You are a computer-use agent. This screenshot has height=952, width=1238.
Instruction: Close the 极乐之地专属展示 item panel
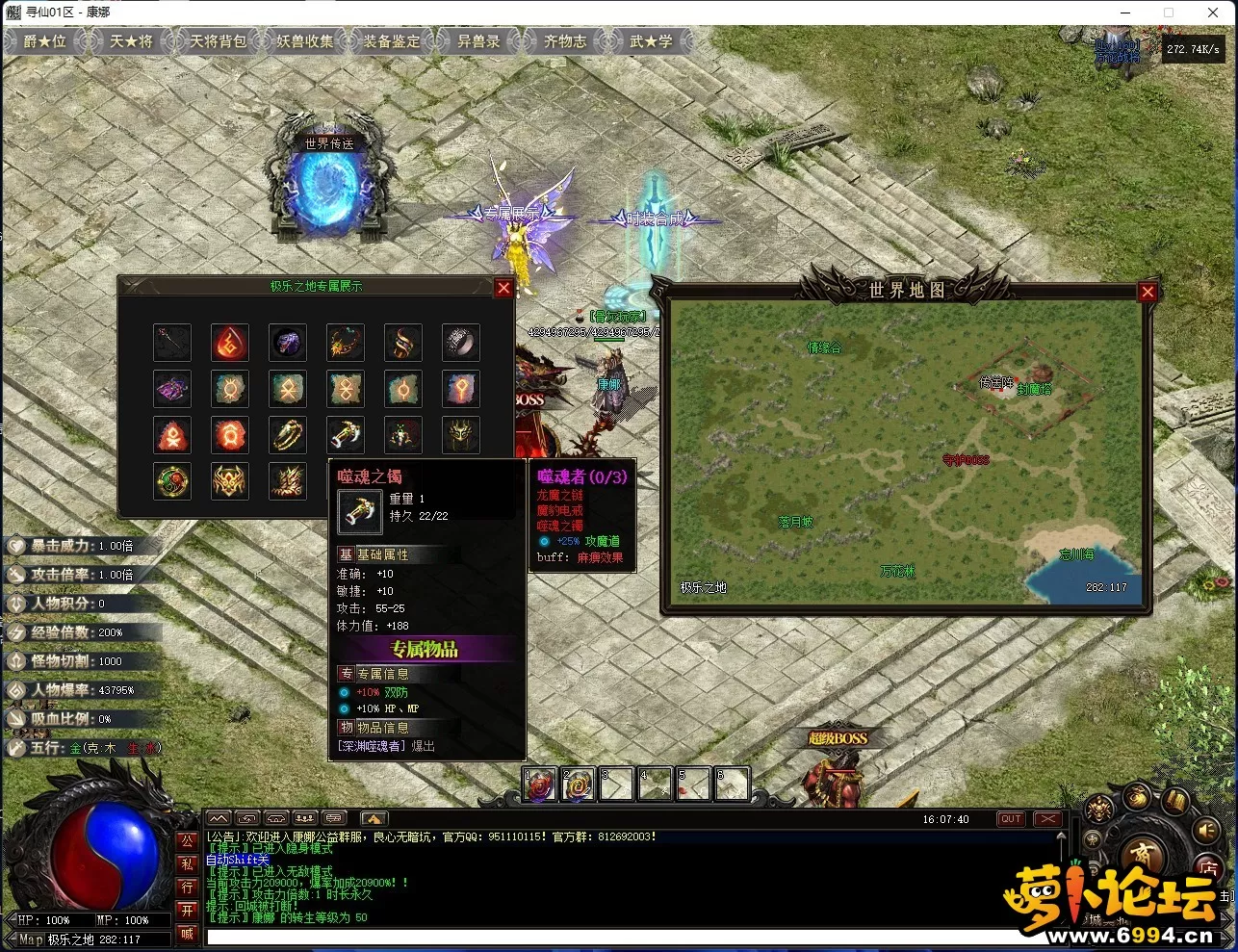503,288
